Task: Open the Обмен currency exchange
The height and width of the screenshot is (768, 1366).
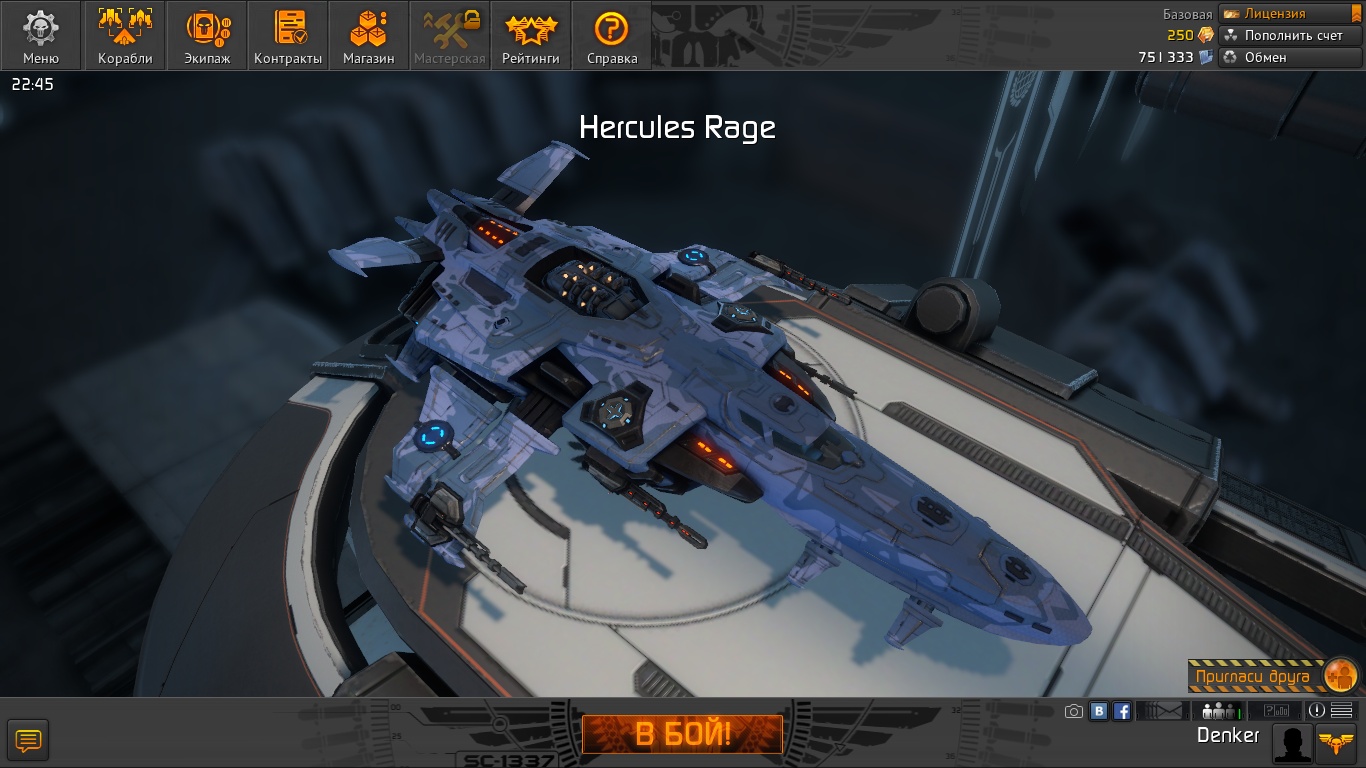Action: (x=1287, y=57)
